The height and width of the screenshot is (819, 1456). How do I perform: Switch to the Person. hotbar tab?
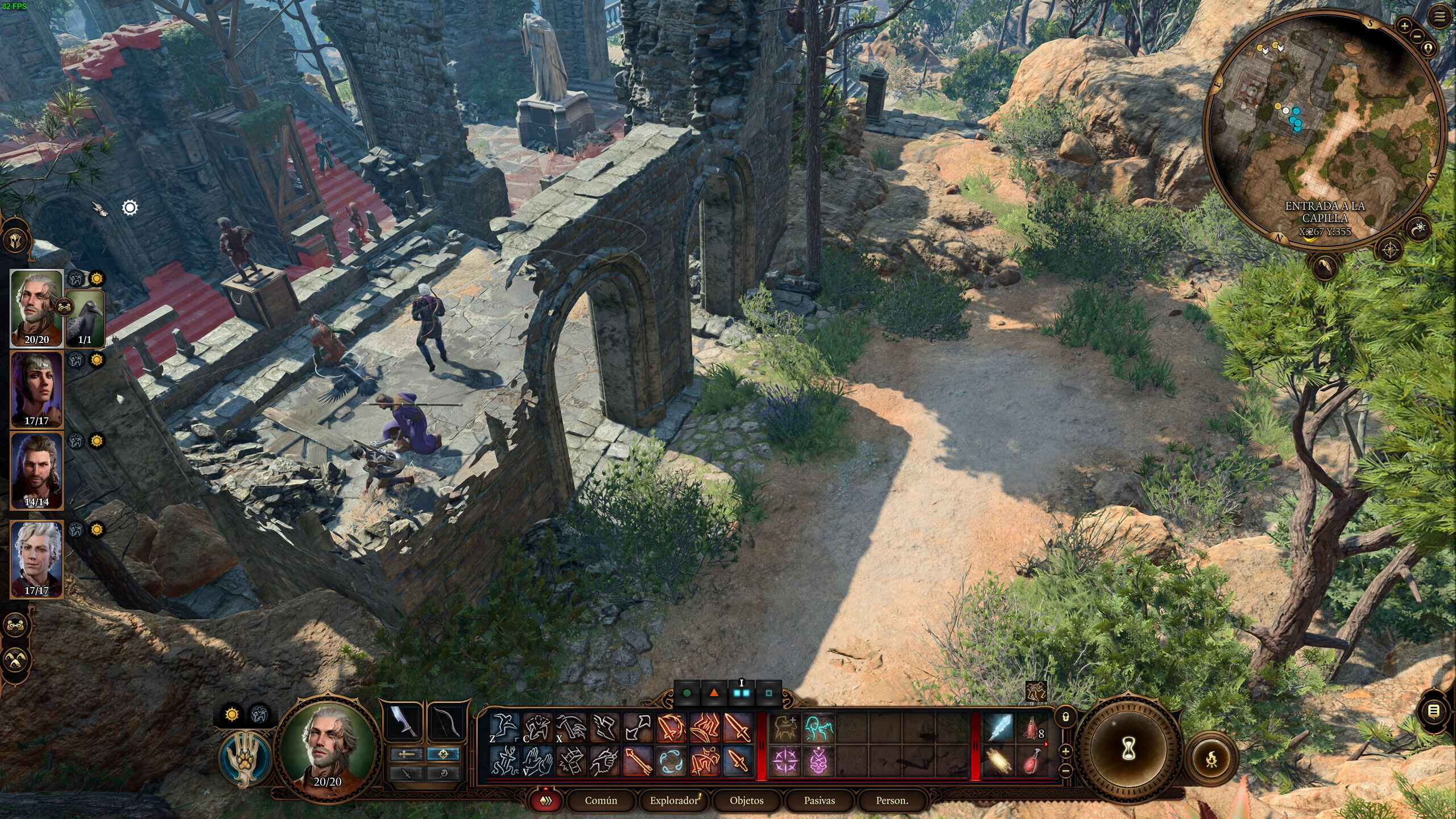pyautogui.click(x=892, y=801)
